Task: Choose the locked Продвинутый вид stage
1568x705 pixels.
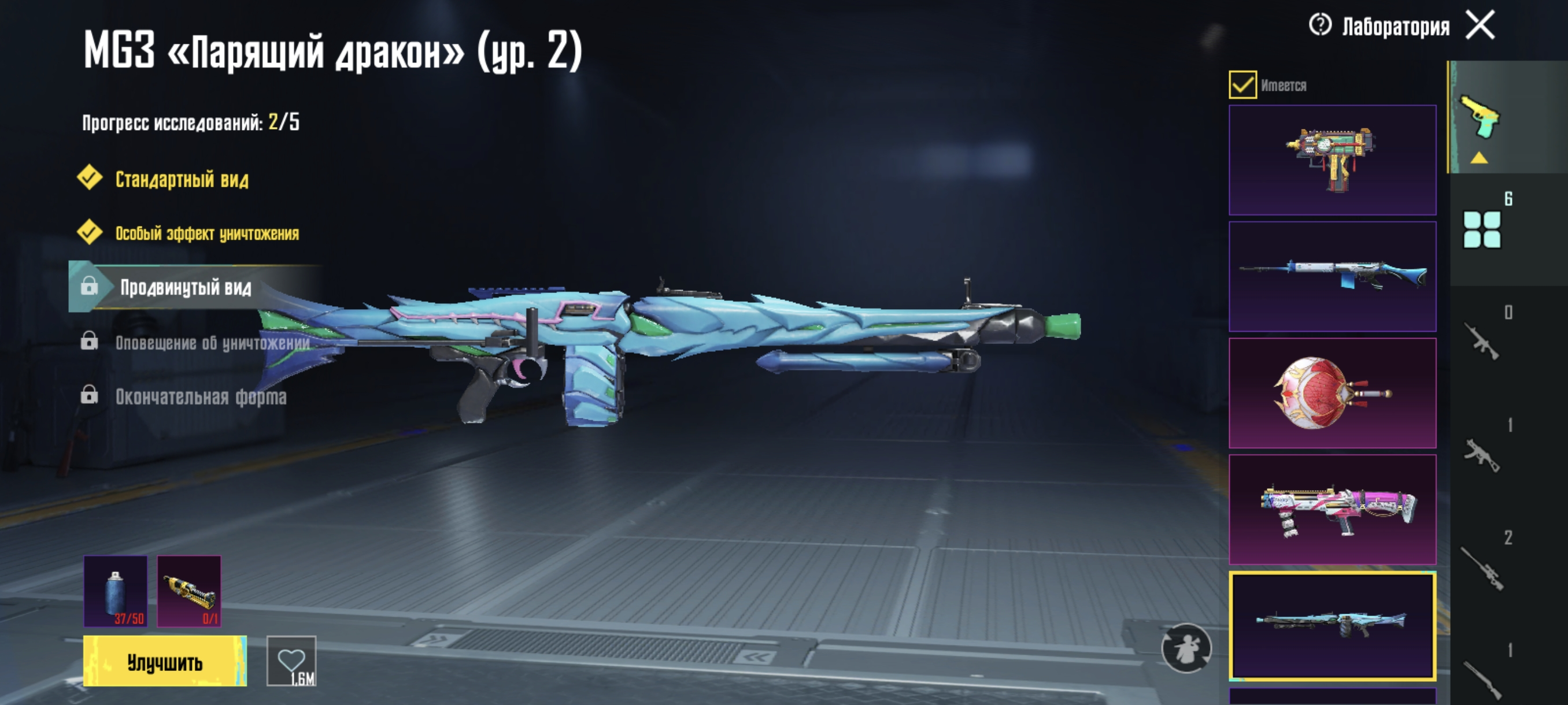Action: pyautogui.click(x=185, y=287)
